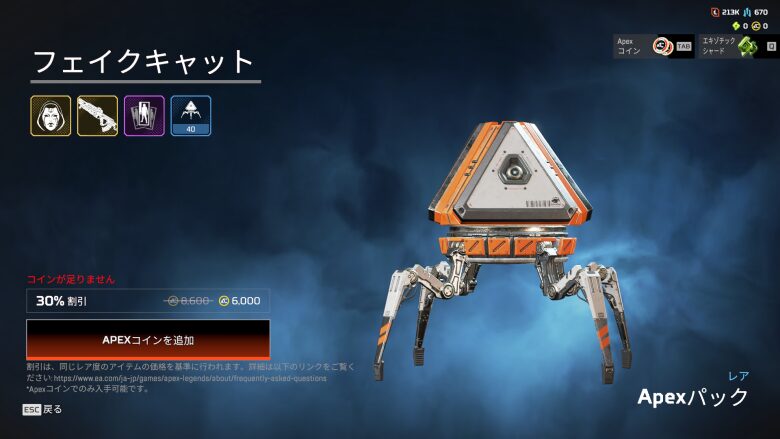The width and height of the screenshot is (780, 439).
Task: Go back with the 戻る button
Action: click(x=43, y=409)
